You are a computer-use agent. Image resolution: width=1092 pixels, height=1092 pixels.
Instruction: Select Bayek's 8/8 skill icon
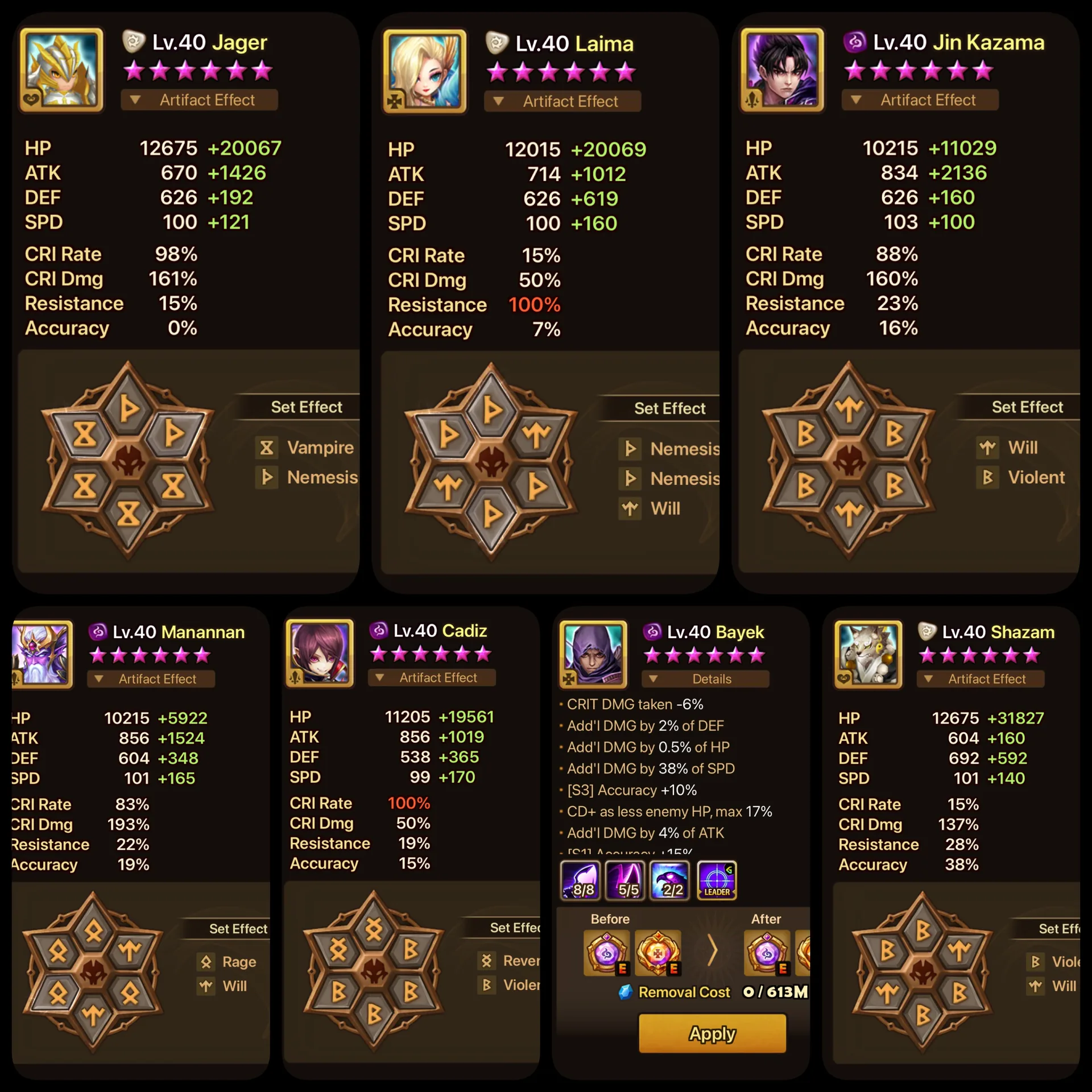580,880
